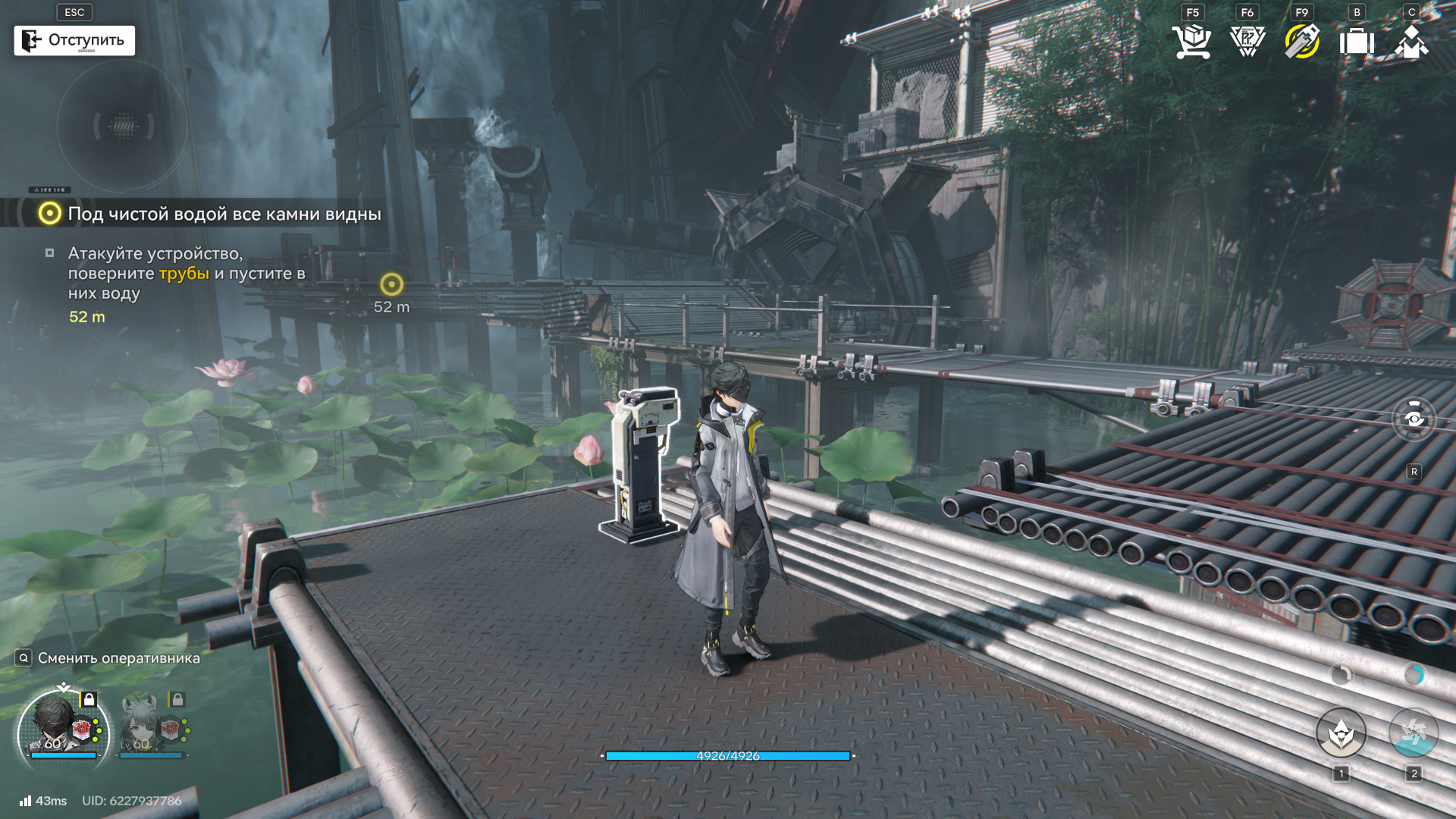Select the quest title Под чистой водой
Viewport: 1456px width, 819px height.
(x=224, y=214)
